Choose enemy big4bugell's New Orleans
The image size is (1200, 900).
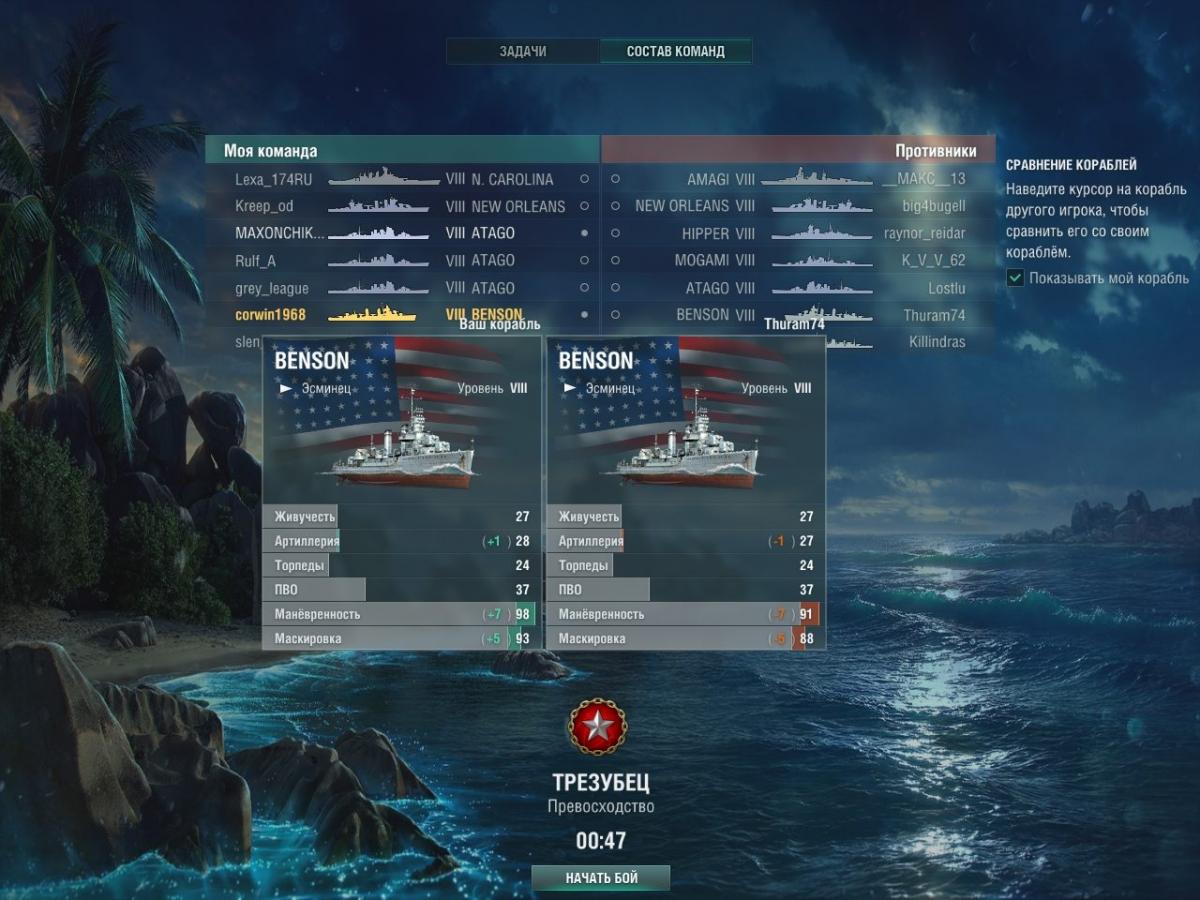click(800, 206)
